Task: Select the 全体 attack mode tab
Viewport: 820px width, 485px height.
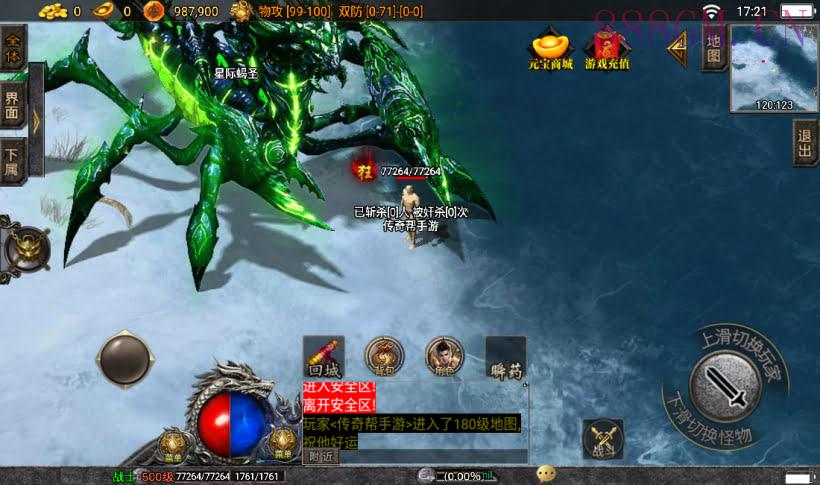Action: [x=13, y=48]
